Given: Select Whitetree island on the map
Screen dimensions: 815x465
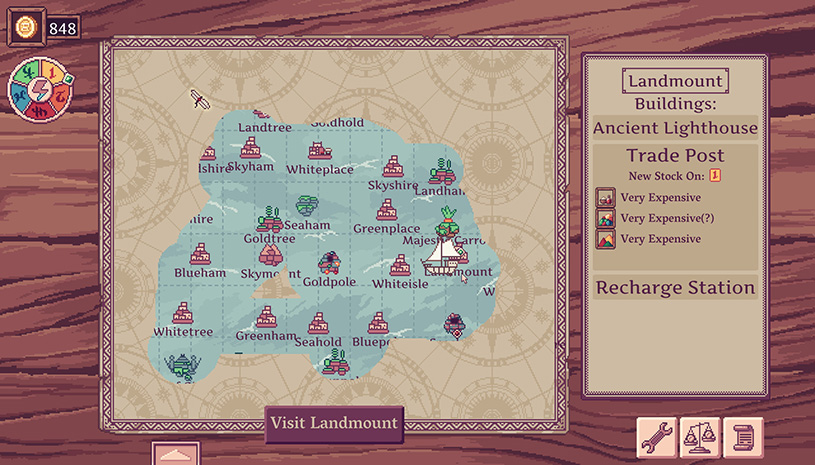Looking at the screenshot, I should [x=182, y=314].
